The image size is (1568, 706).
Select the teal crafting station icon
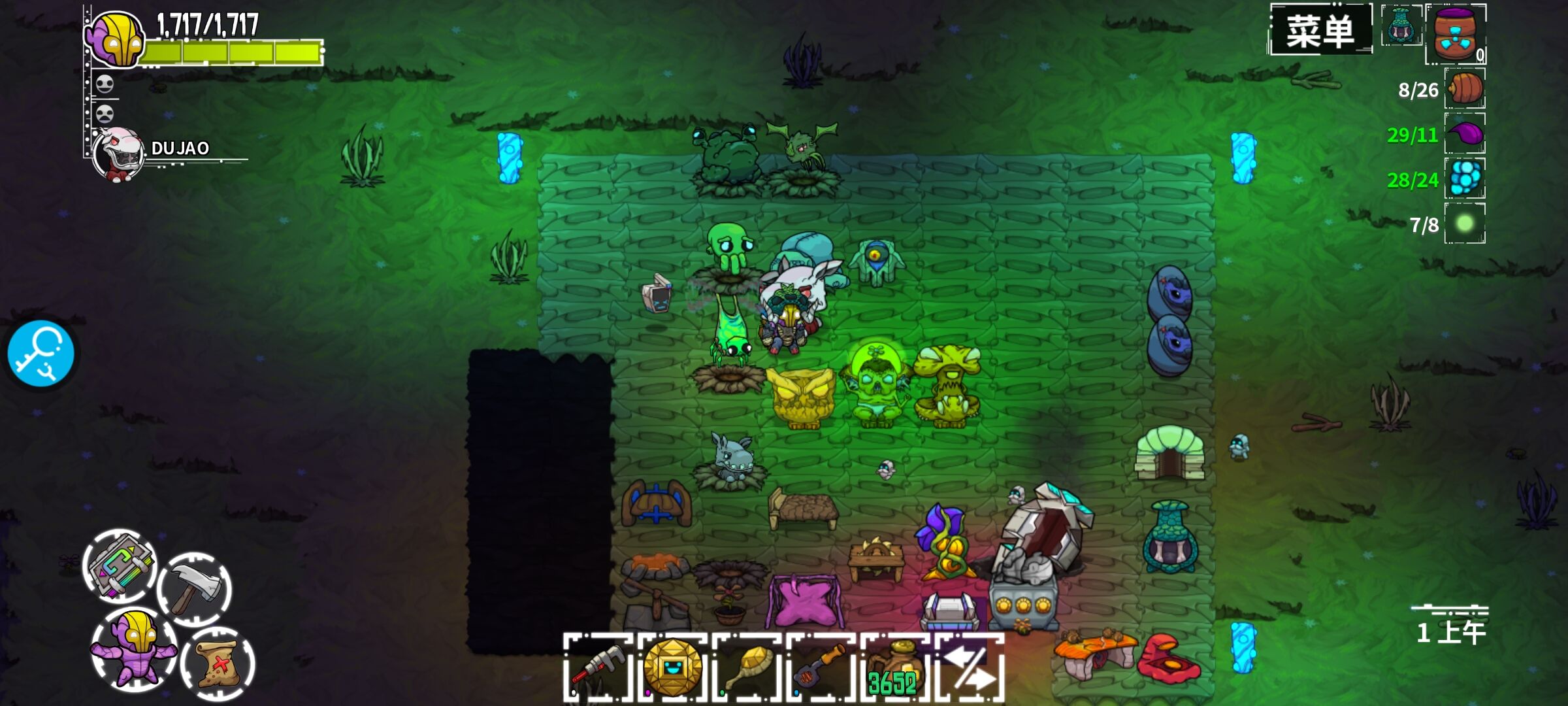click(x=1401, y=26)
